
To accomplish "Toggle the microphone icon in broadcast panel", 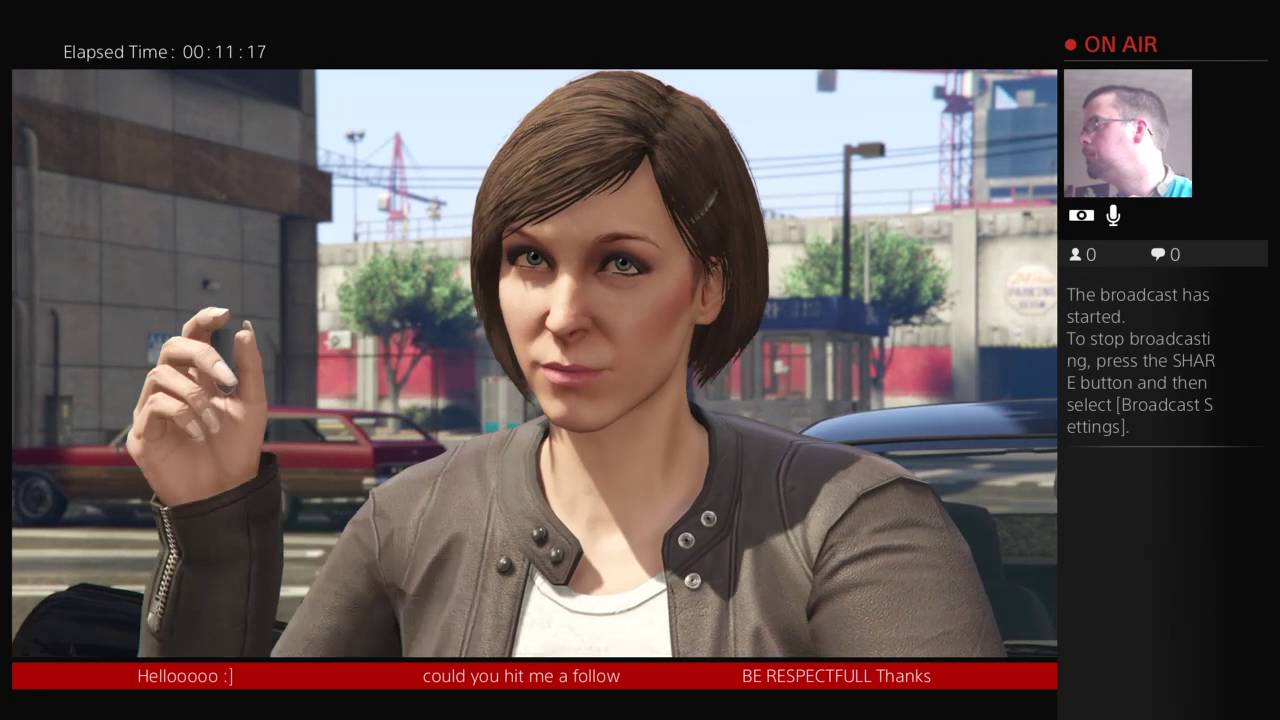I will 1113,215.
